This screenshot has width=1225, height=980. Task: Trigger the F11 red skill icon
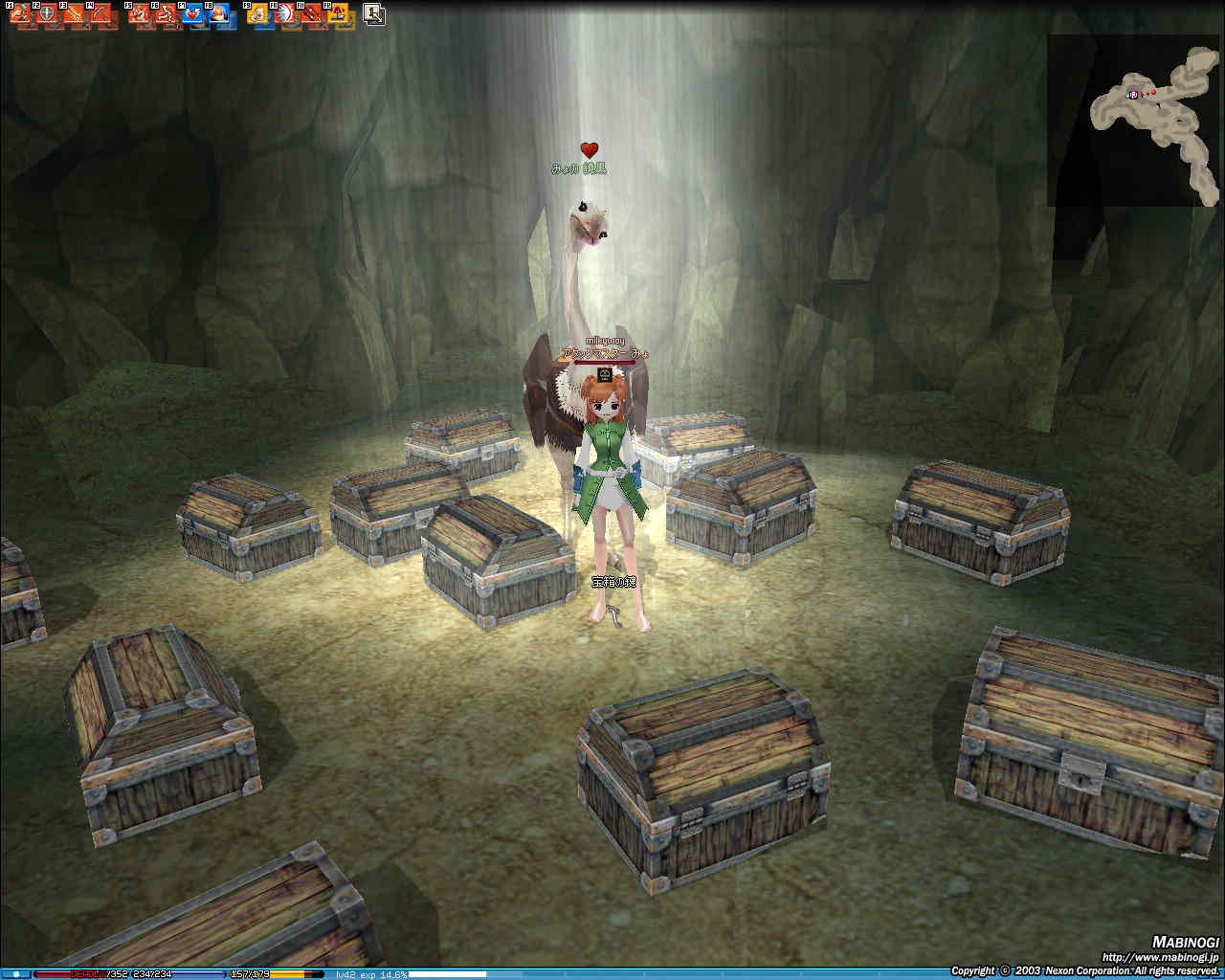click(311, 15)
